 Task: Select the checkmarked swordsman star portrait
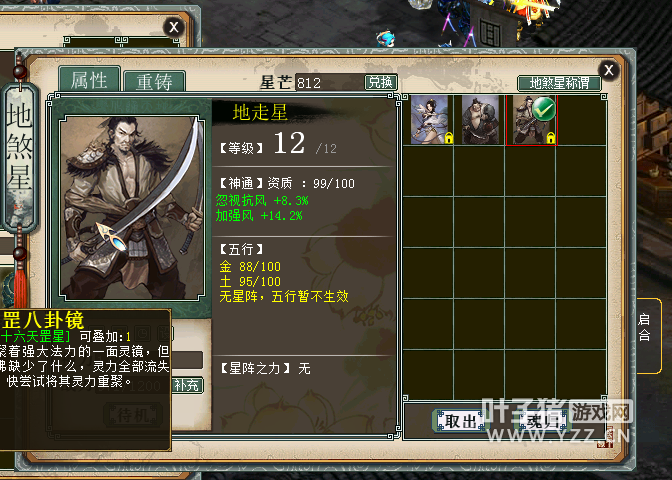530,119
